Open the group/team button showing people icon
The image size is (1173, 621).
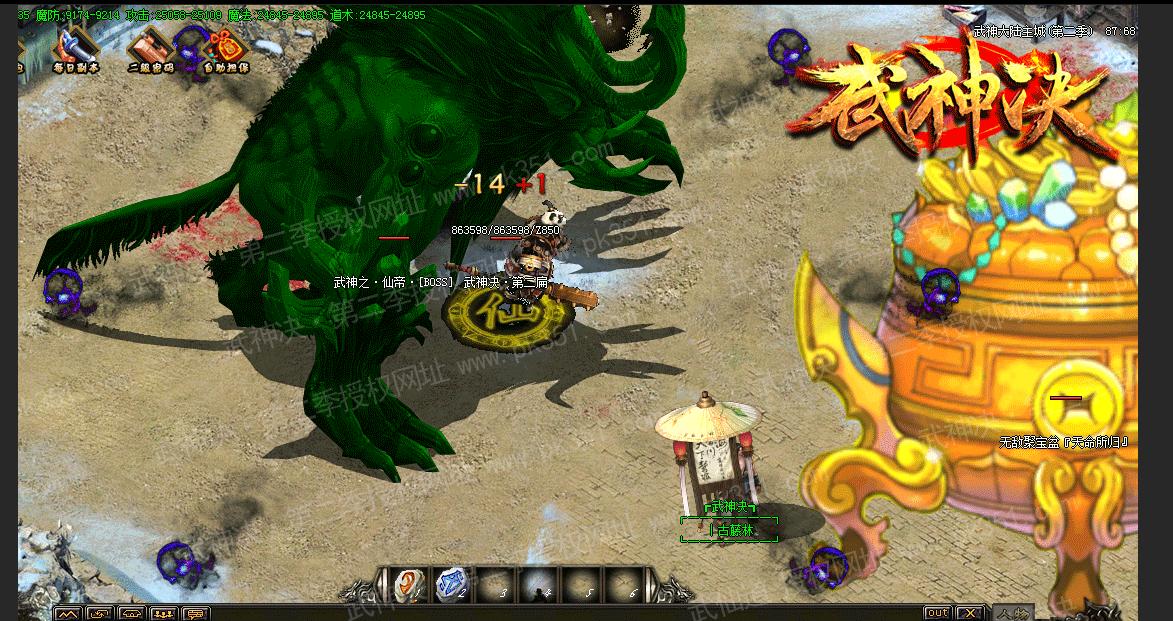coord(163,614)
